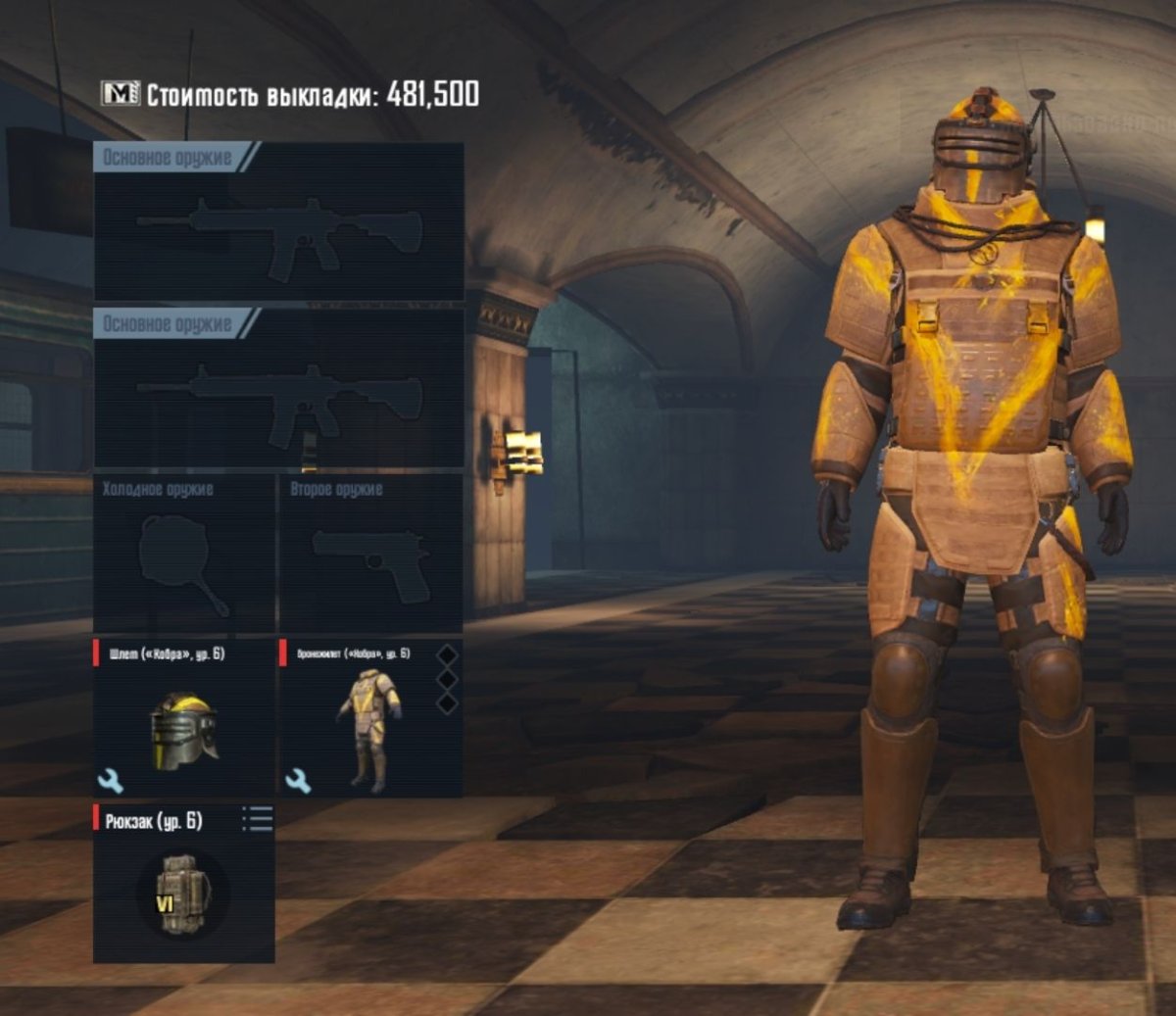Select the Cobra level 6 helmet slot

183,725
